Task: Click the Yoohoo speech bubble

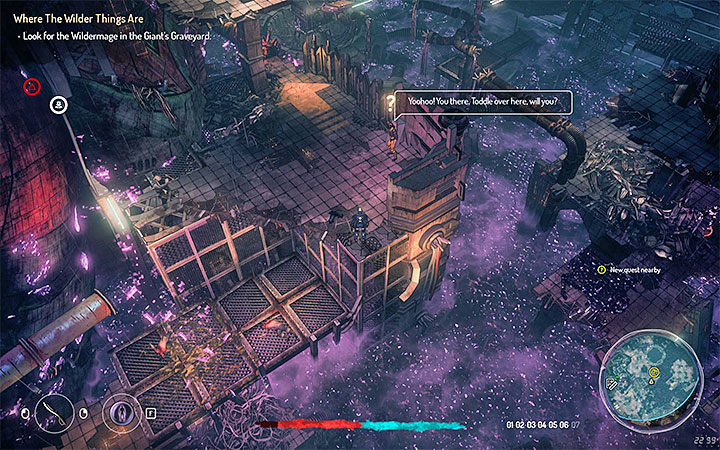Action: coord(482,102)
